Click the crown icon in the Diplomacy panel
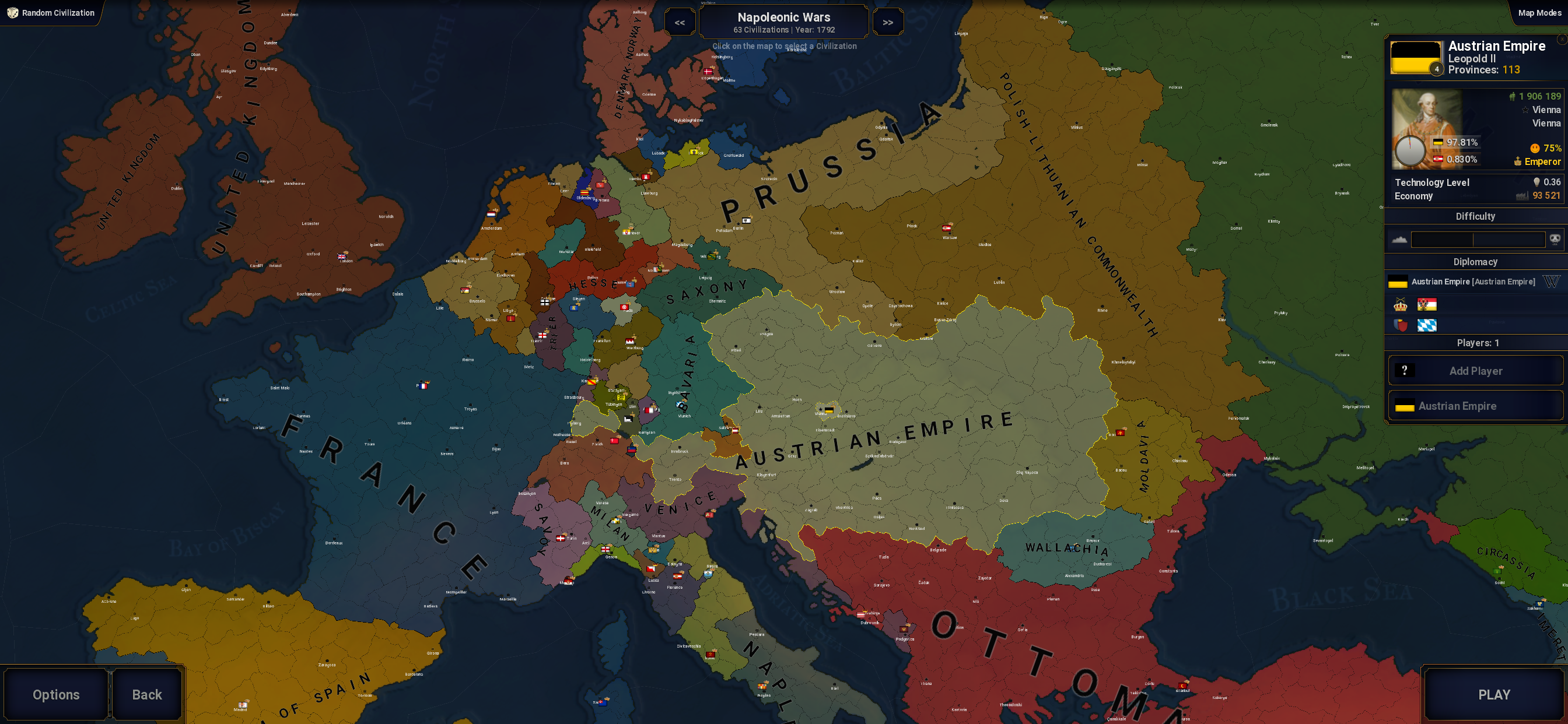1568x724 pixels. point(1400,305)
